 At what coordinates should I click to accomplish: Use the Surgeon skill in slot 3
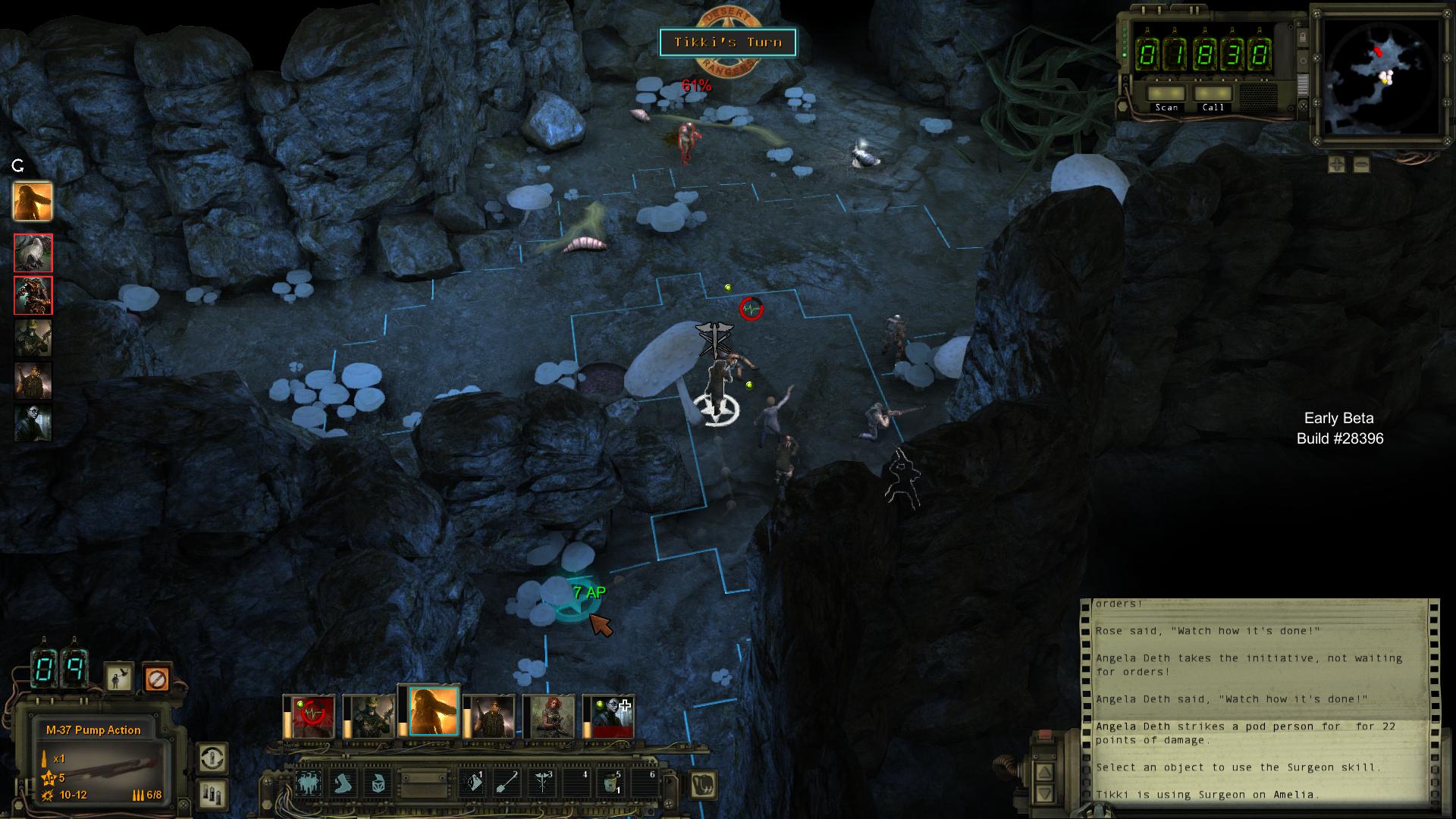[542, 783]
